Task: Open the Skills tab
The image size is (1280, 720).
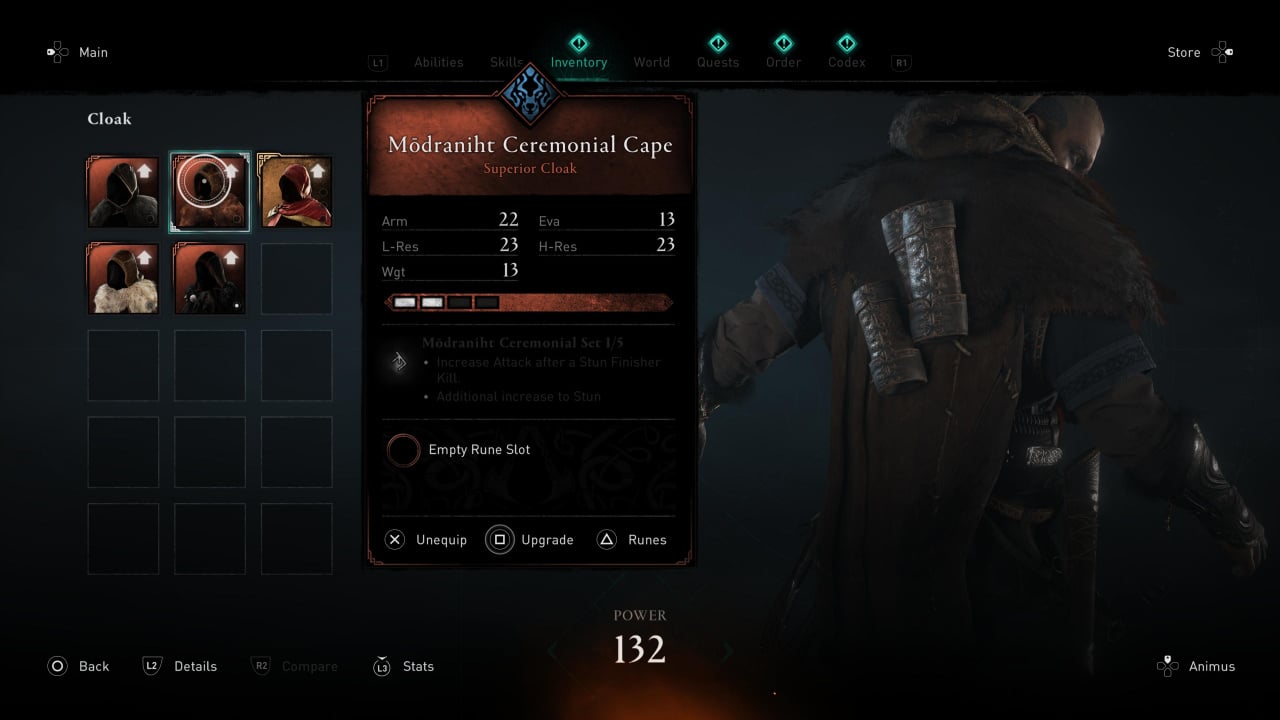Action: [506, 62]
